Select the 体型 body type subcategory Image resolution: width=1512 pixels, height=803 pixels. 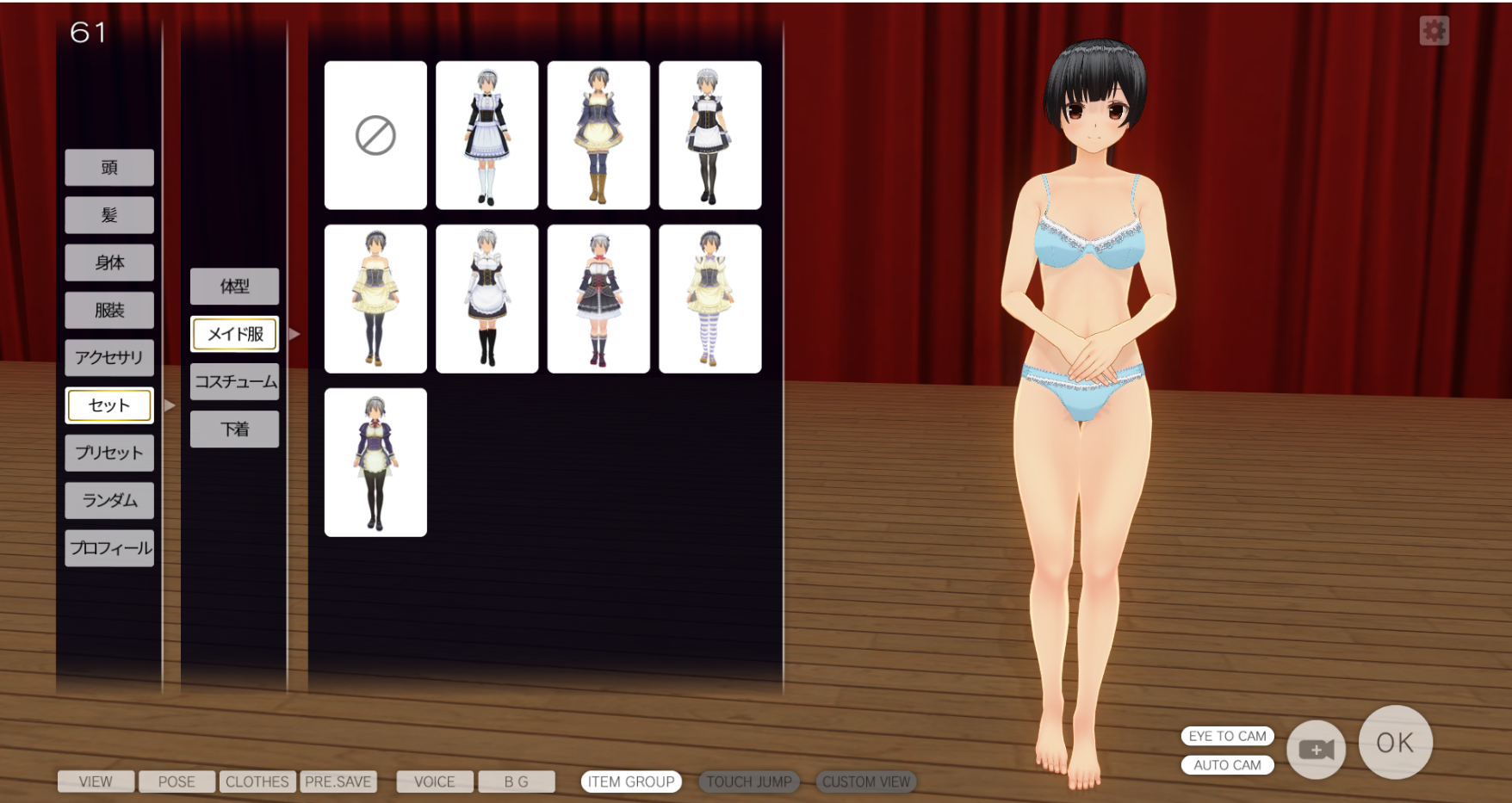234,287
